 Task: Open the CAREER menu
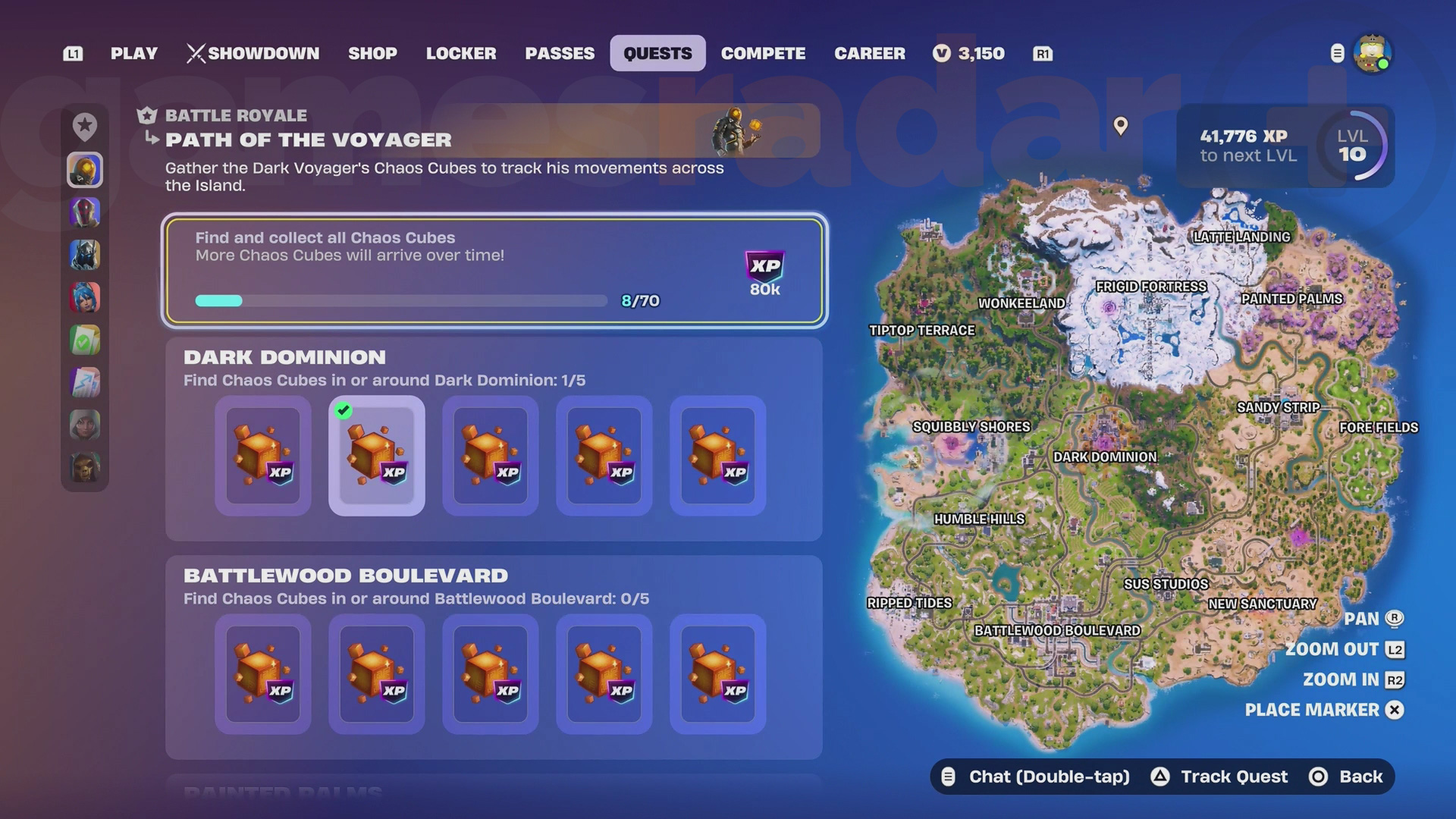click(869, 53)
